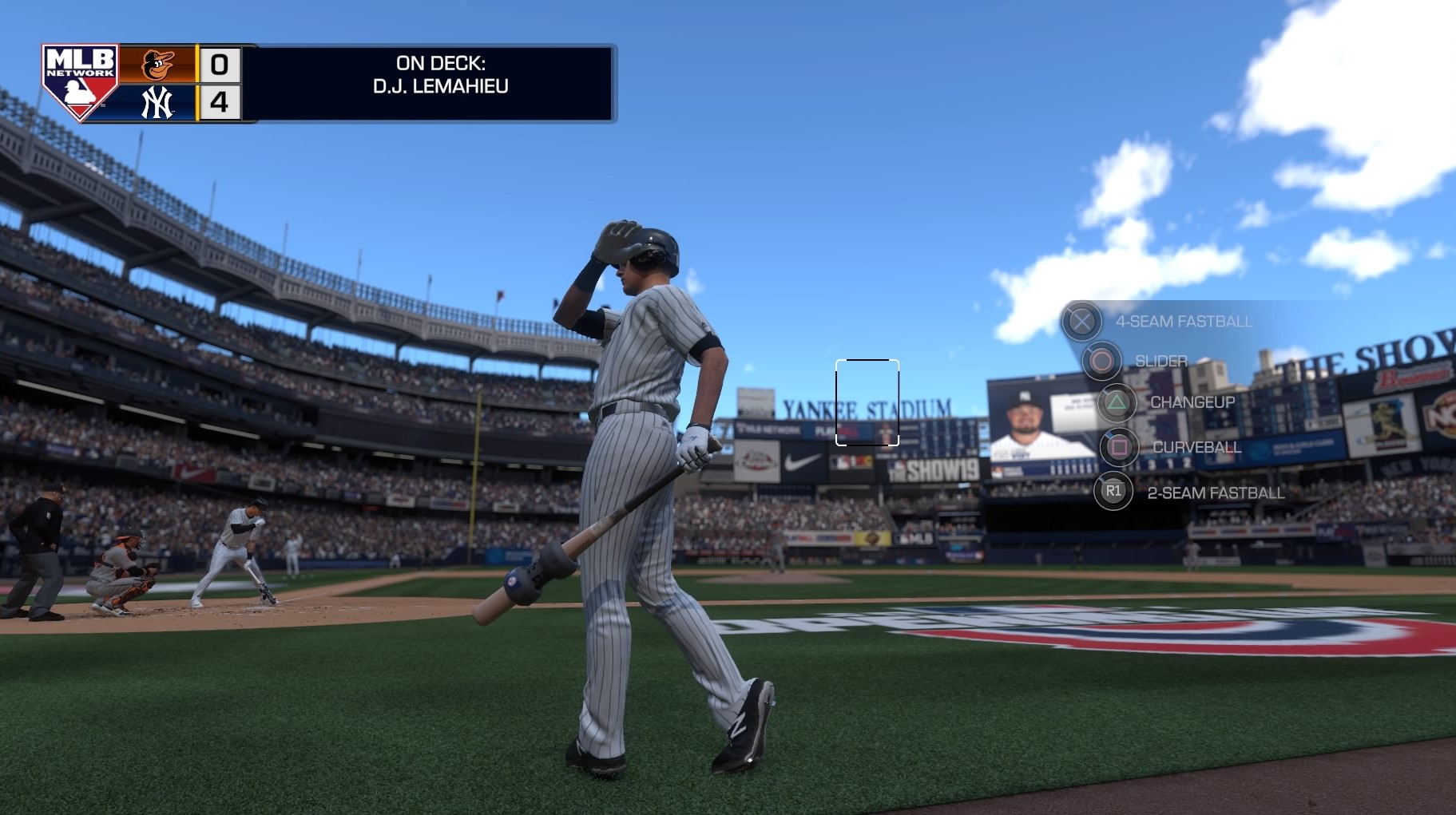Click inside the strike zone box

click(x=867, y=402)
